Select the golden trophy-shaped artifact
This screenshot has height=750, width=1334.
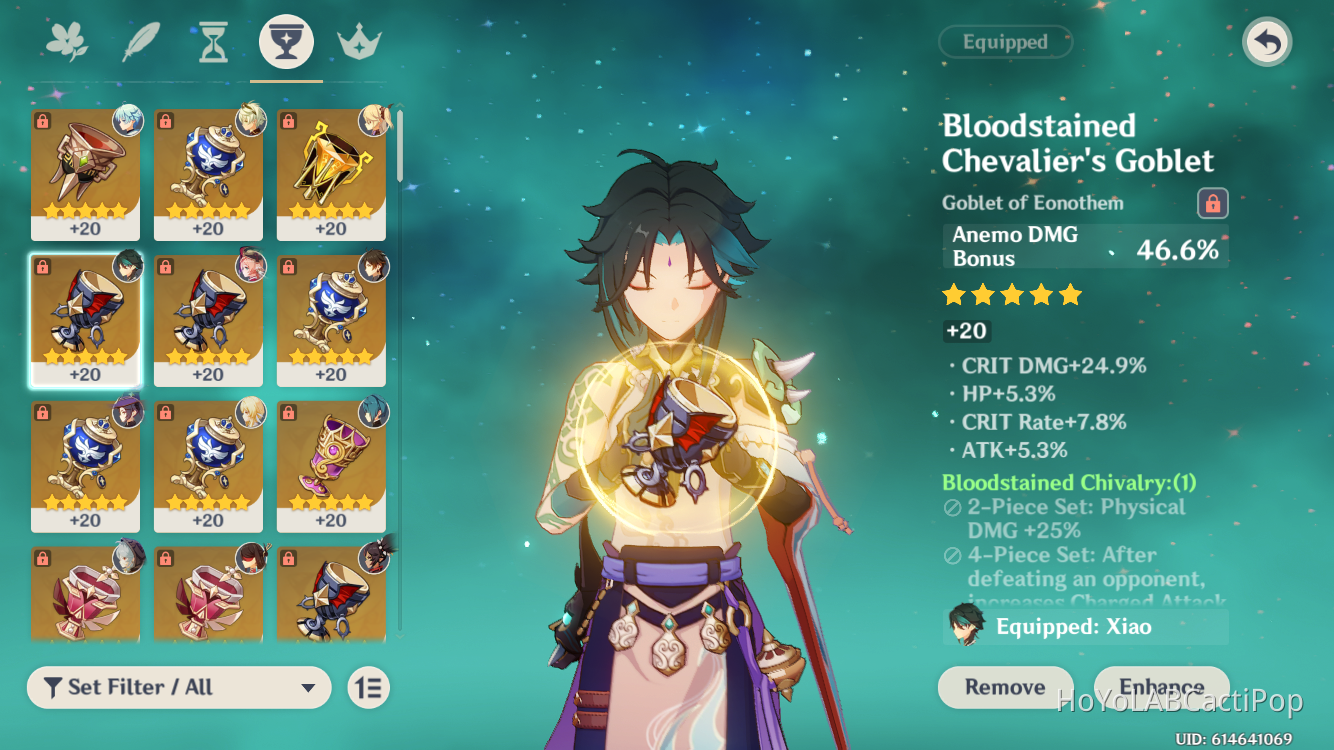pyautogui.click(x=331, y=170)
